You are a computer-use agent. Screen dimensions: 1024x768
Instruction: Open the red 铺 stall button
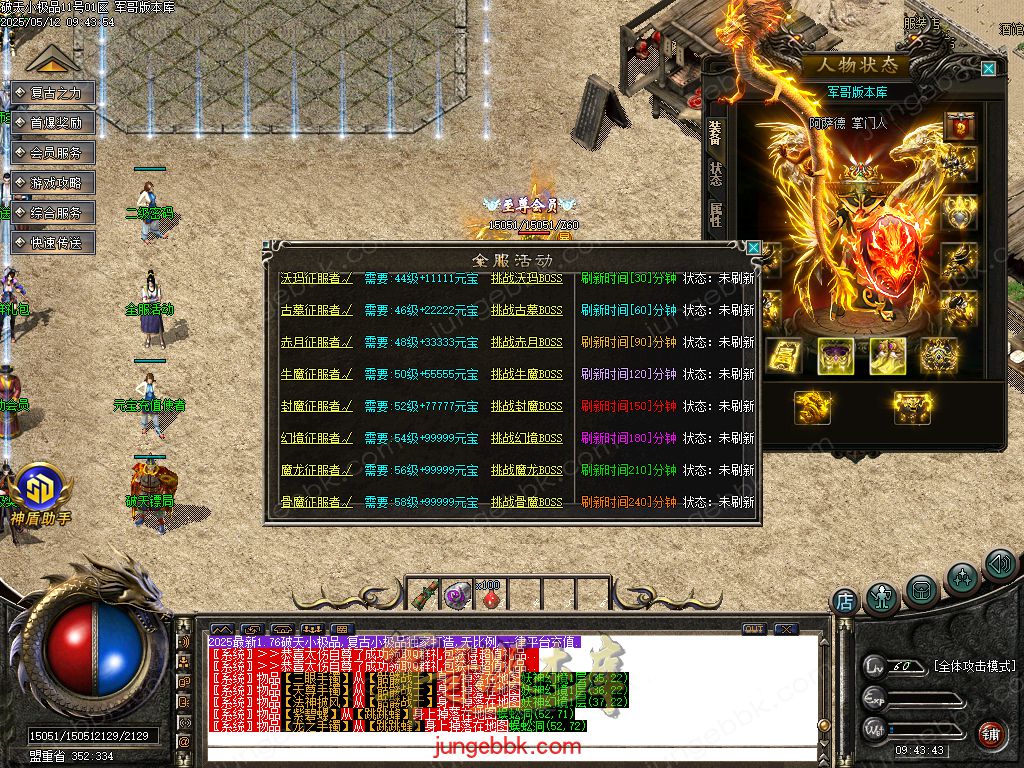990,735
